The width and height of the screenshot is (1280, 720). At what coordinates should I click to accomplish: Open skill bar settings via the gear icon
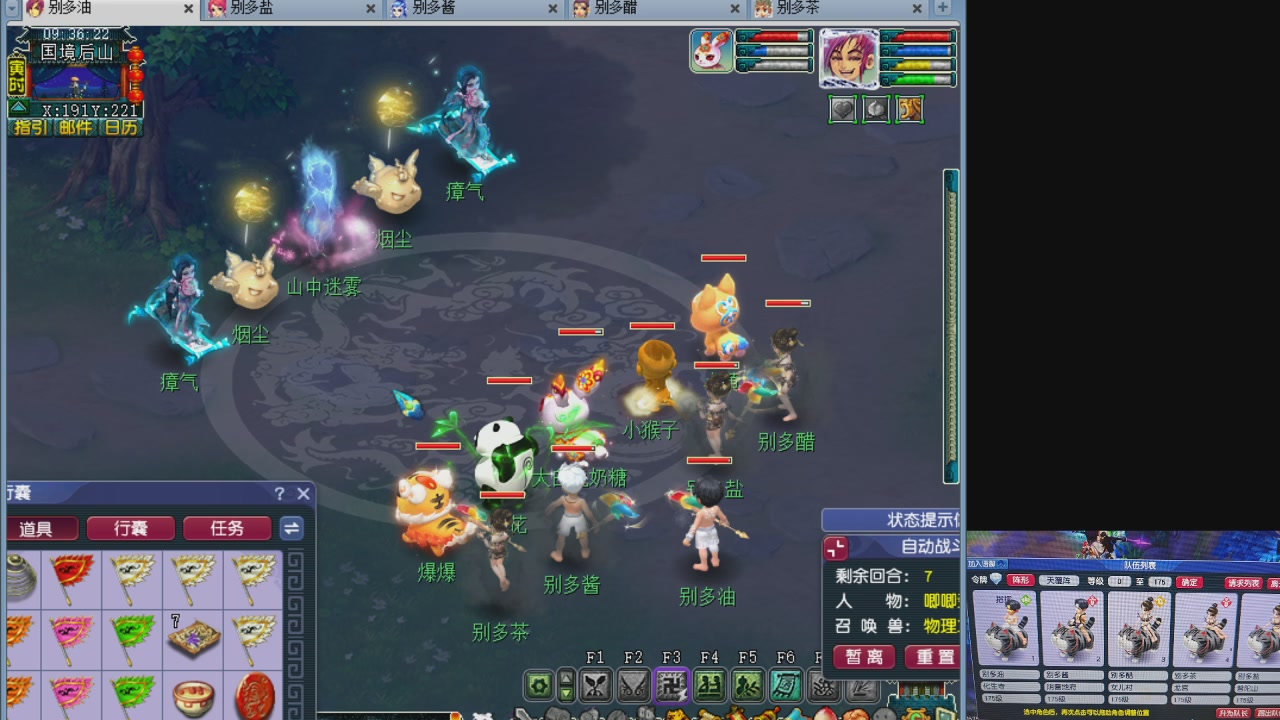click(537, 687)
